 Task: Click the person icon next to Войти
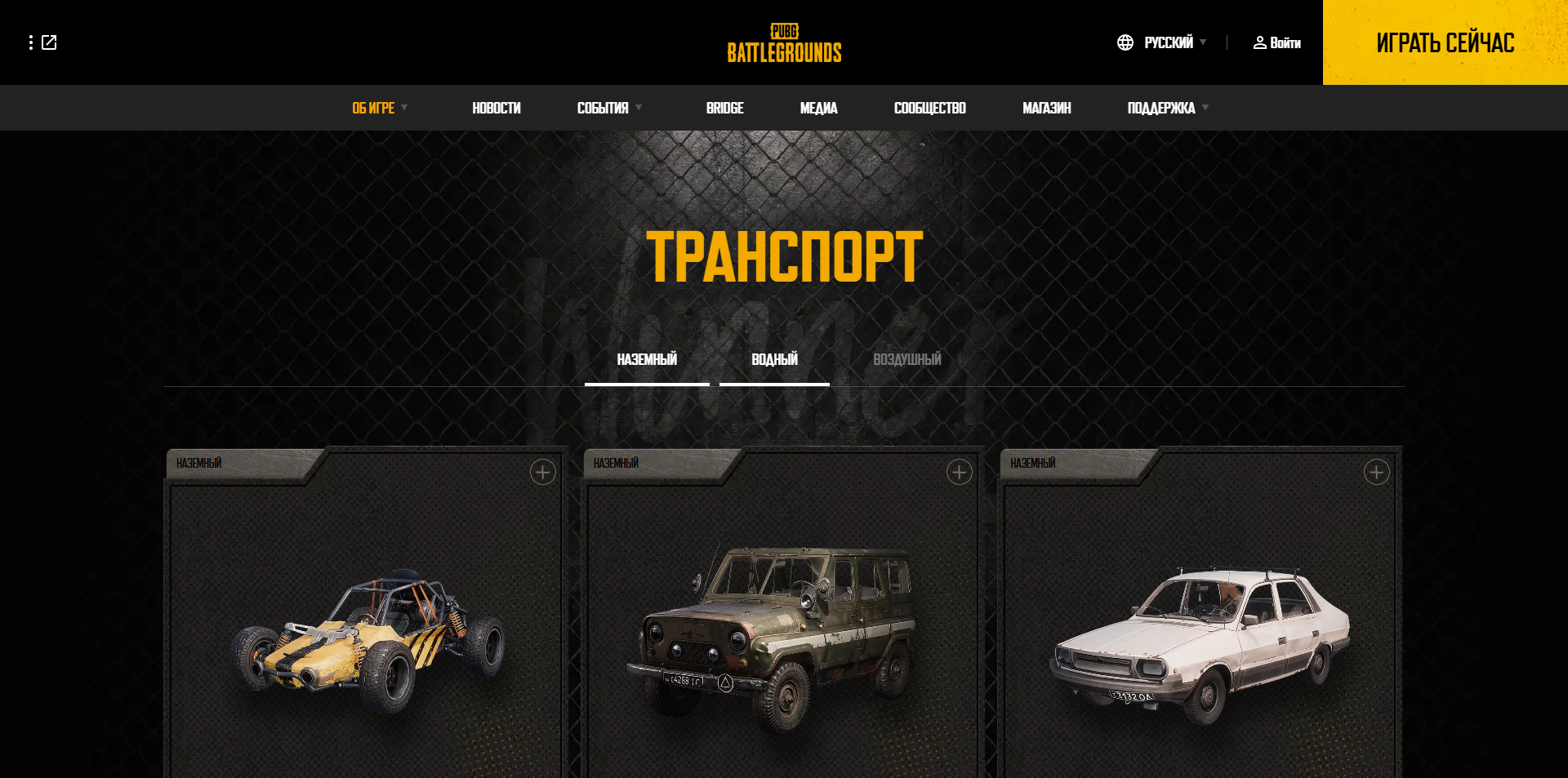coord(1259,42)
